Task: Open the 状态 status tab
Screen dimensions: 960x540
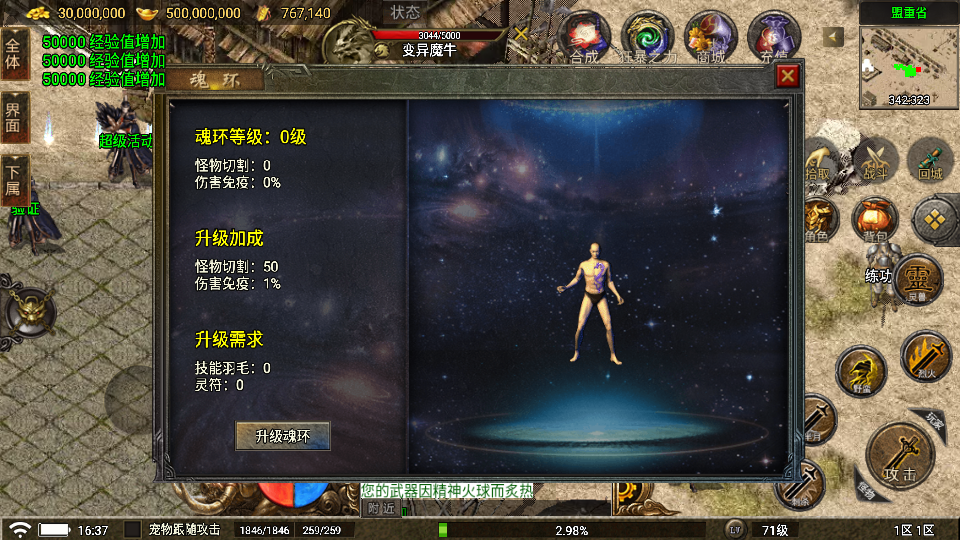Action: [406, 13]
